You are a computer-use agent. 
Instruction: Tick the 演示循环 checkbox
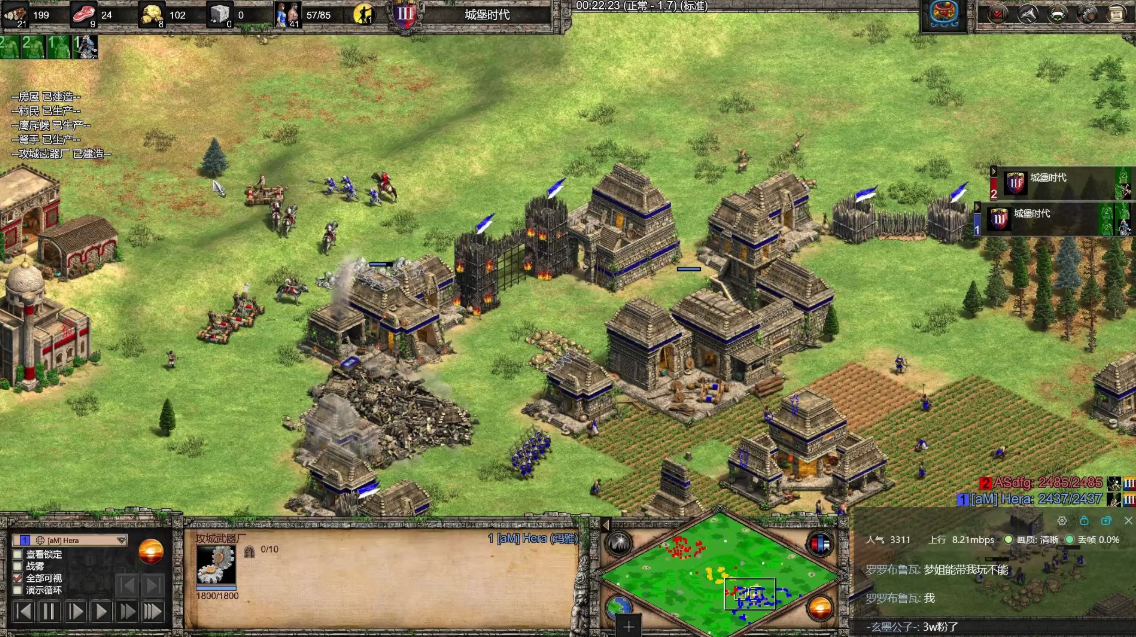tap(18, 590)
